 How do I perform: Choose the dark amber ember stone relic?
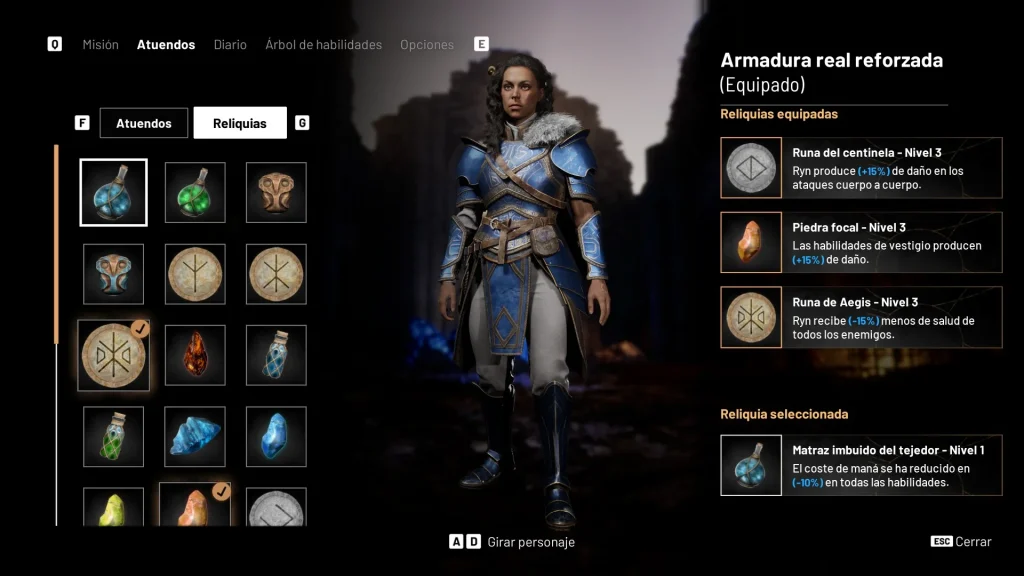point(195,355)
